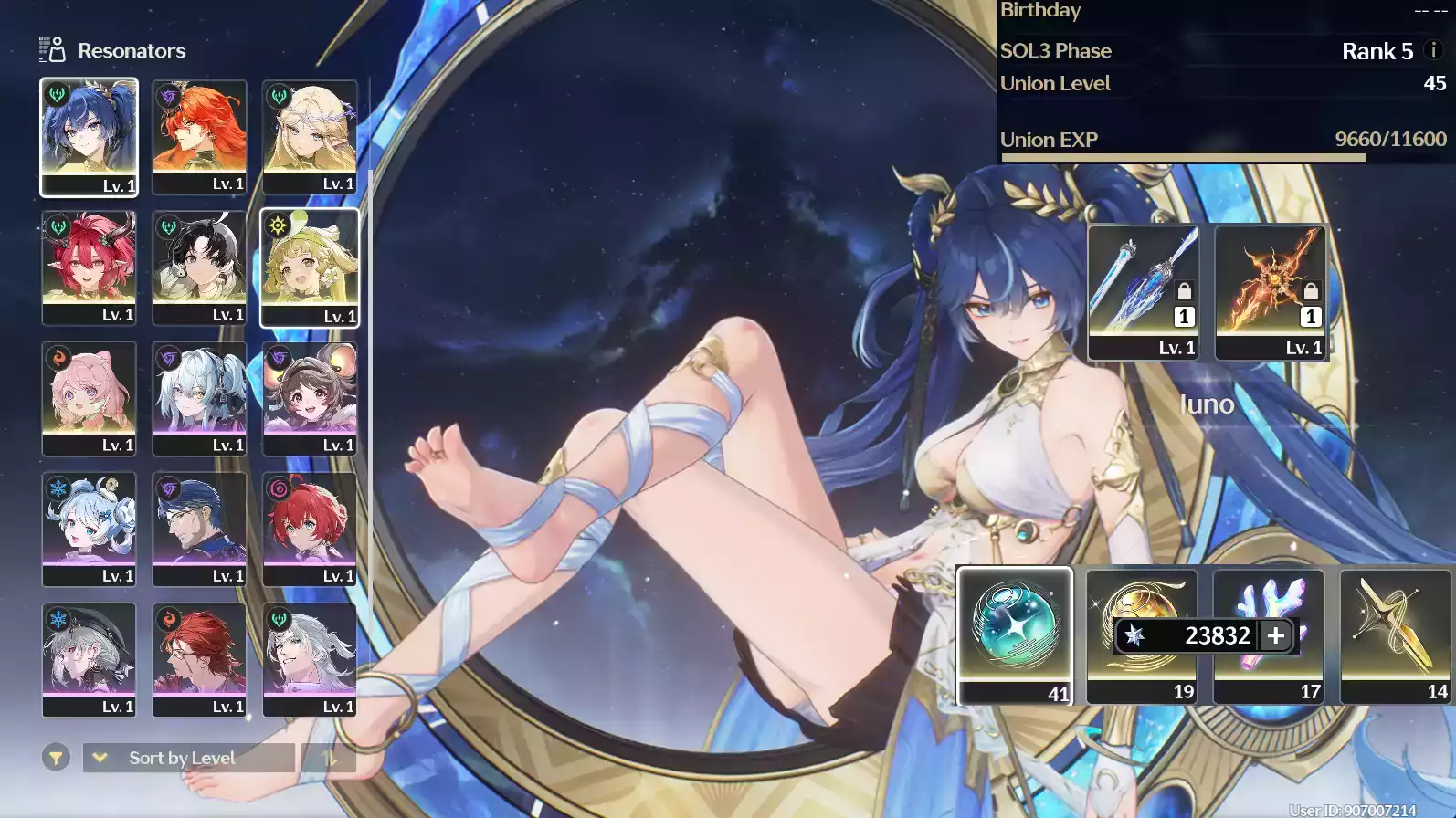Viewport: 1456px width, 818px height.
Task: Choose the orange-haired resonator portrait
Action: tap(199, 137)
